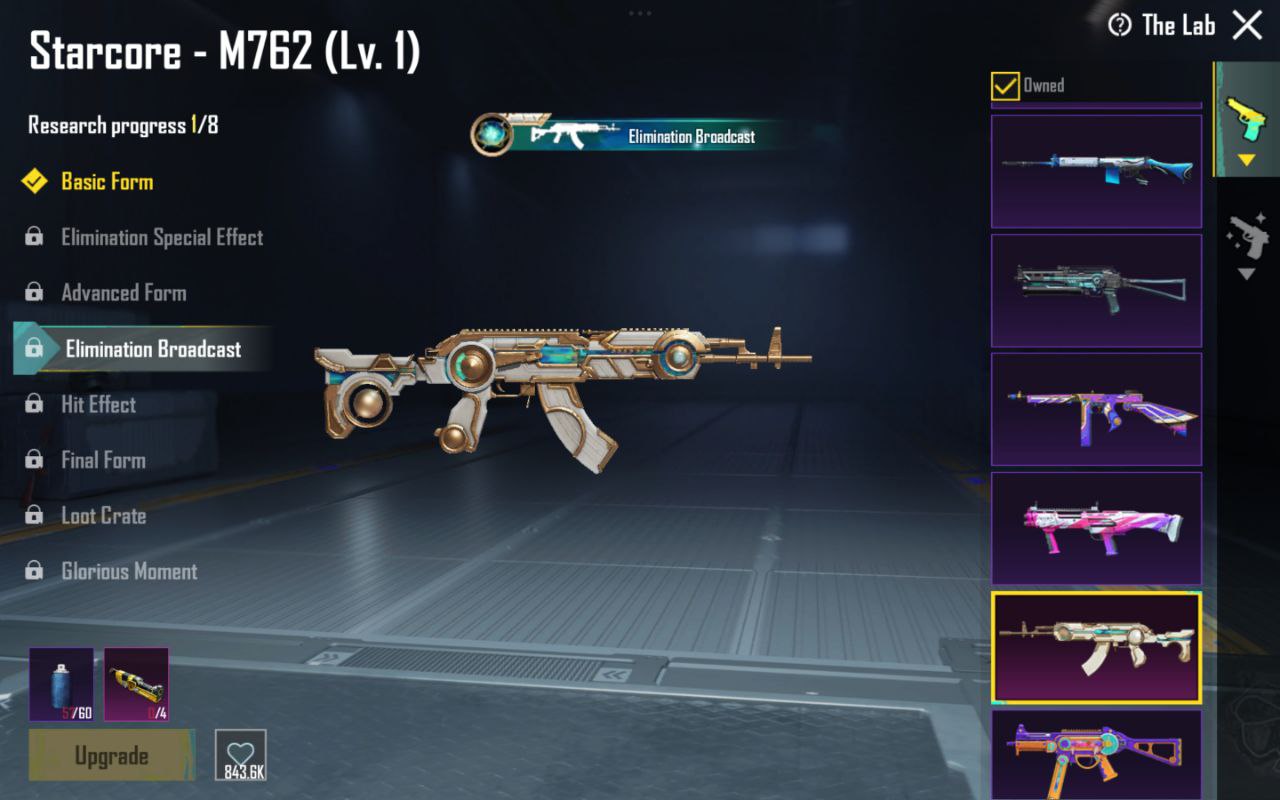Select the pink and white SMG skin thumbnail

(1096, 528)
